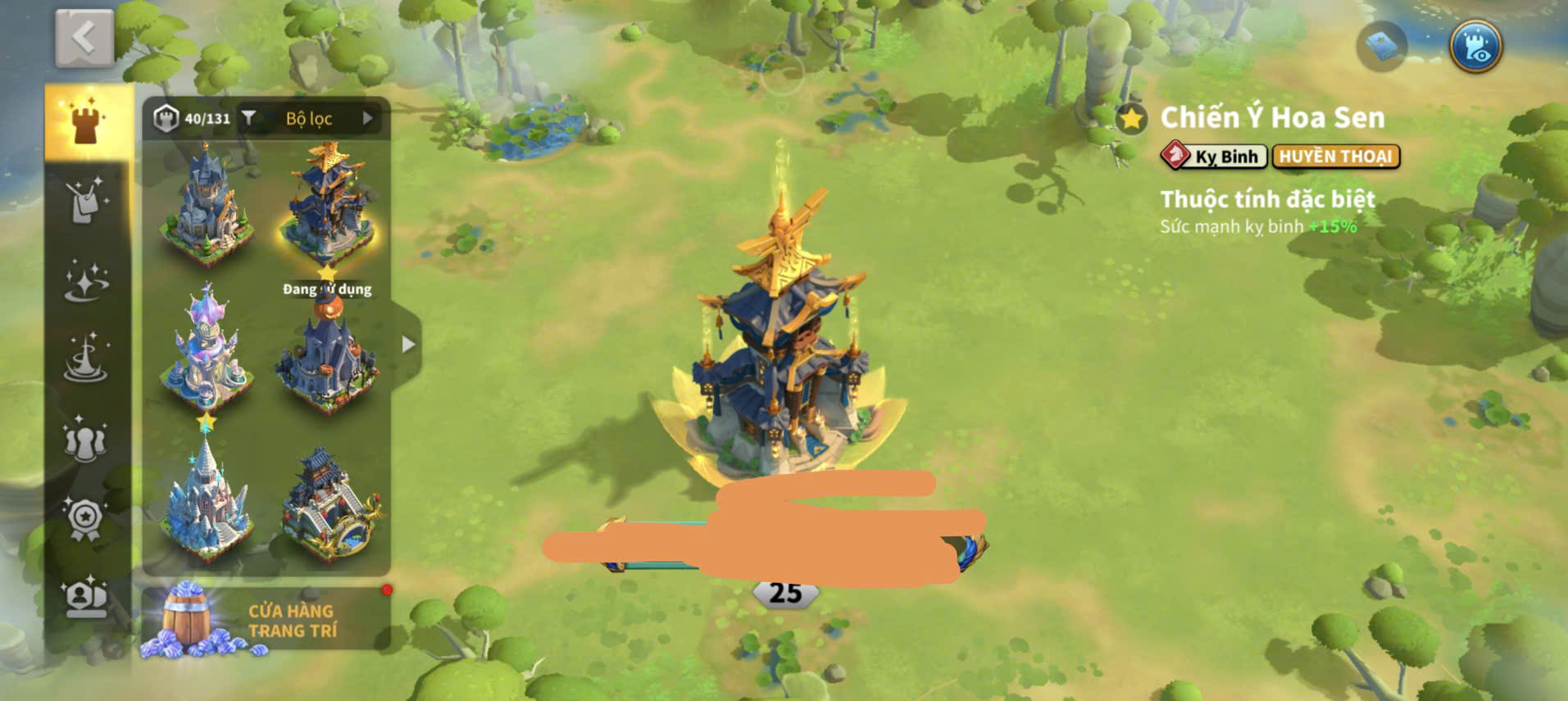Collapse the skin list side panel

(x=407, y=344)
